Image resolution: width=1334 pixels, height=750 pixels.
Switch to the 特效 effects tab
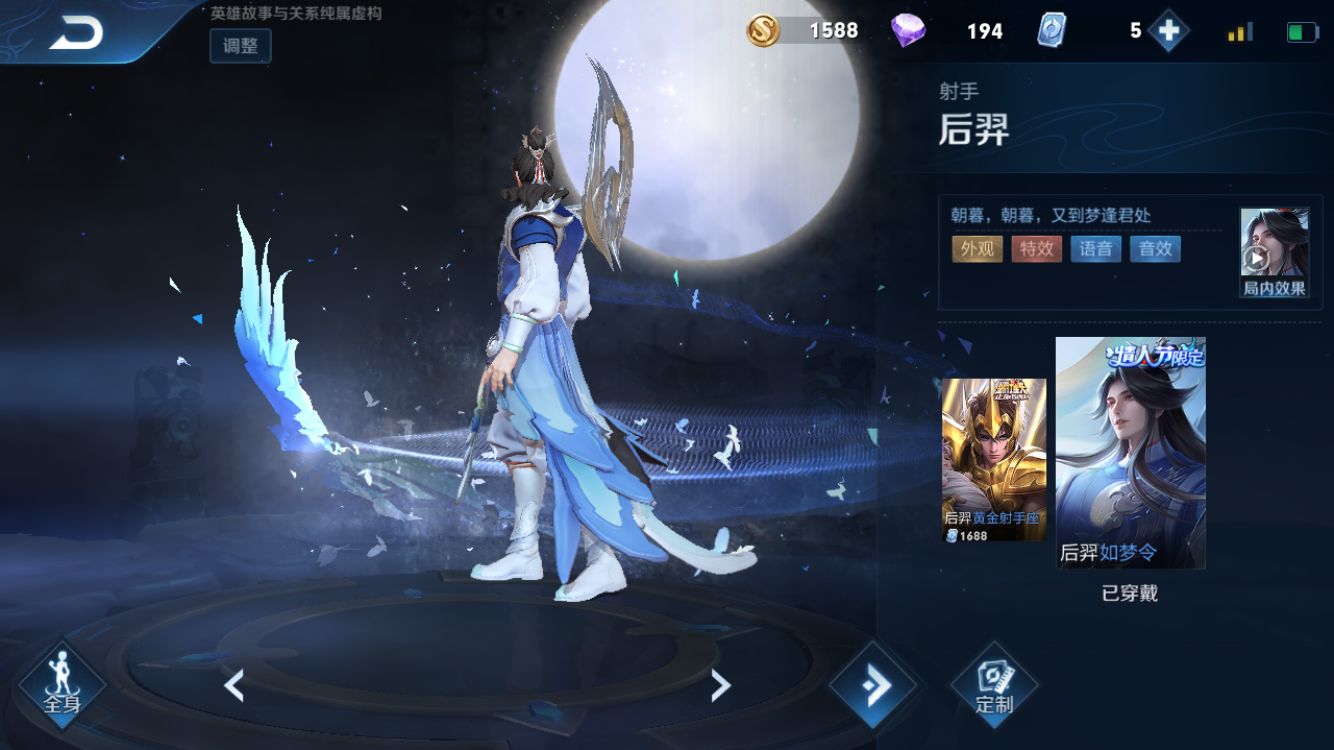[x=1039, y=249]
